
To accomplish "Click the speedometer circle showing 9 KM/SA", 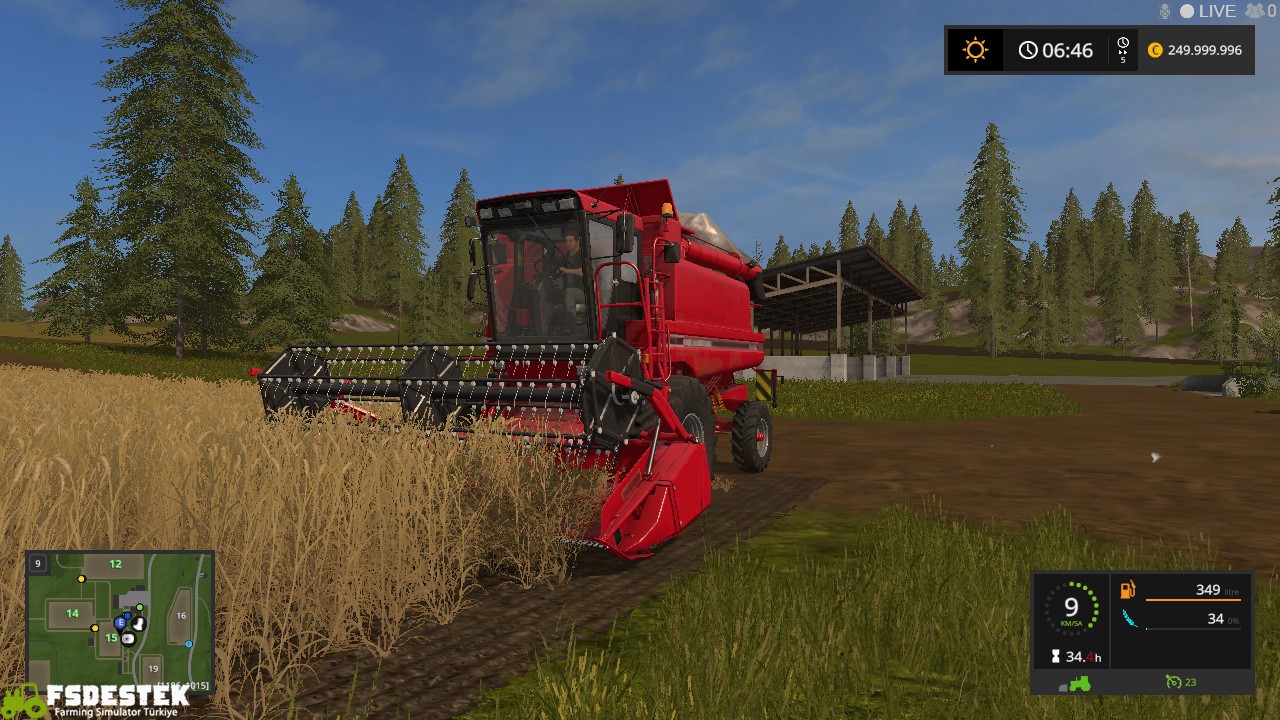I will tap(1071, 607).
